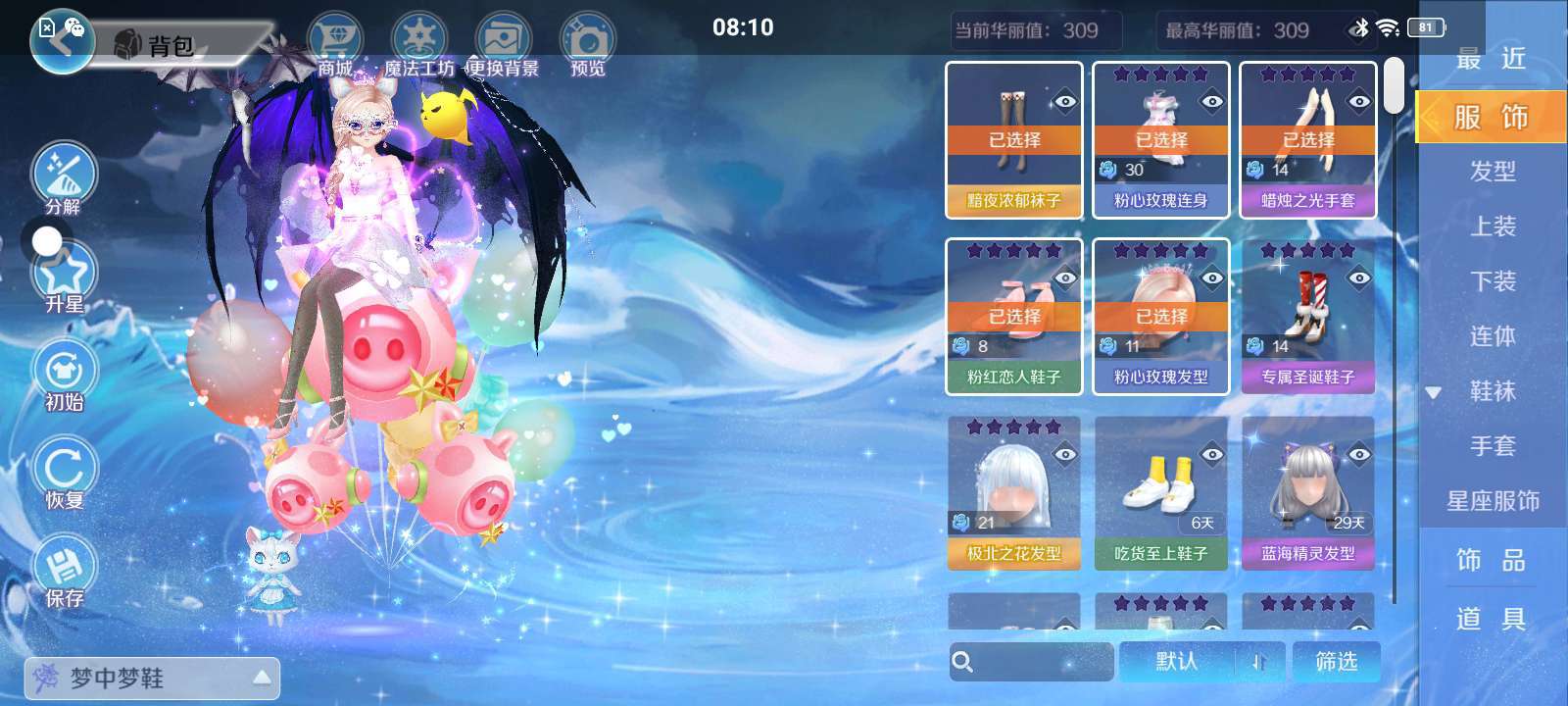Select the 粉心玫瑰连身 dress item
This screenshot has width=1568, height=706.
1161,140
